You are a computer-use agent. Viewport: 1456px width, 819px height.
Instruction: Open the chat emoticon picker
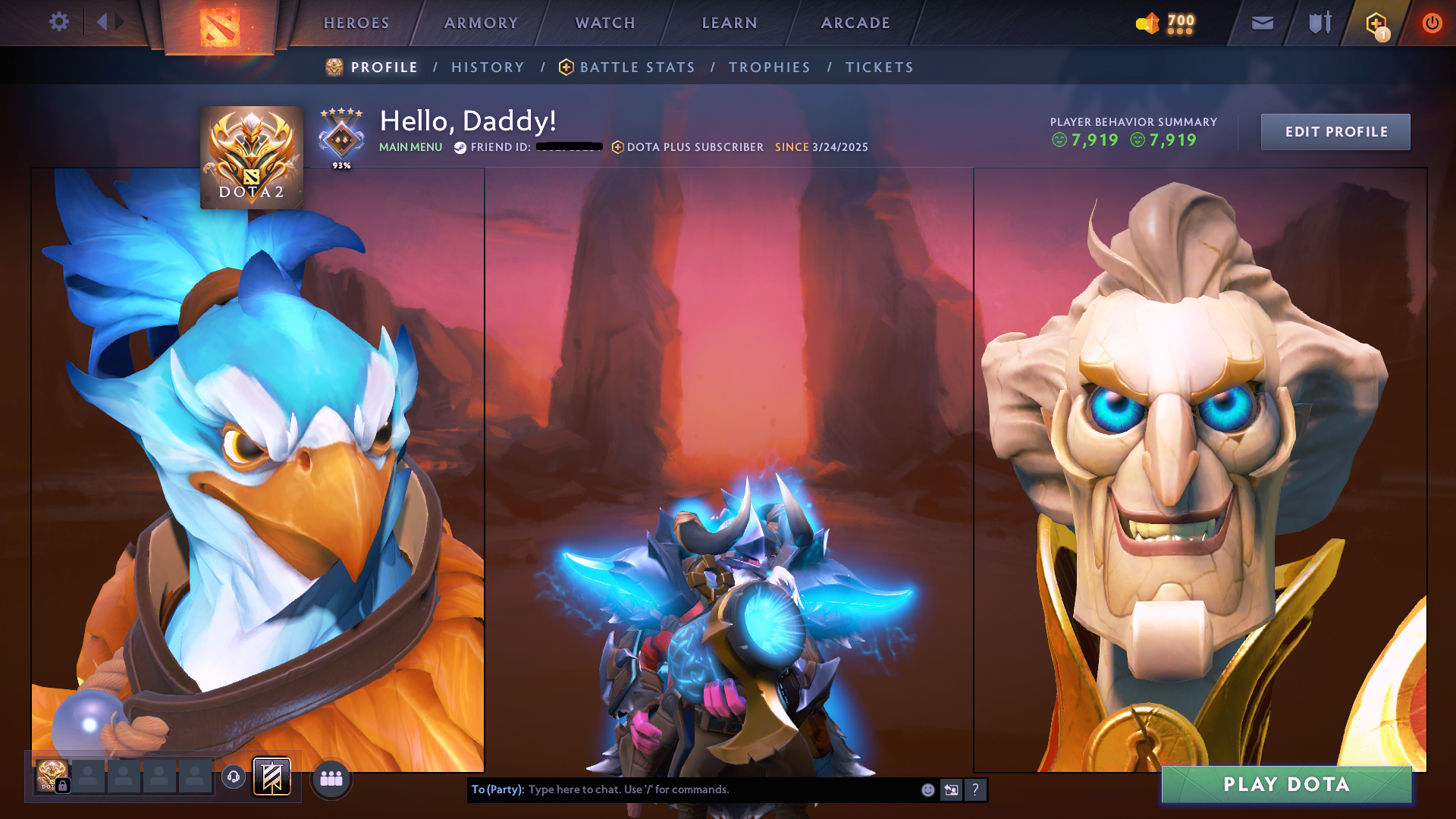(x=927, y=790)
